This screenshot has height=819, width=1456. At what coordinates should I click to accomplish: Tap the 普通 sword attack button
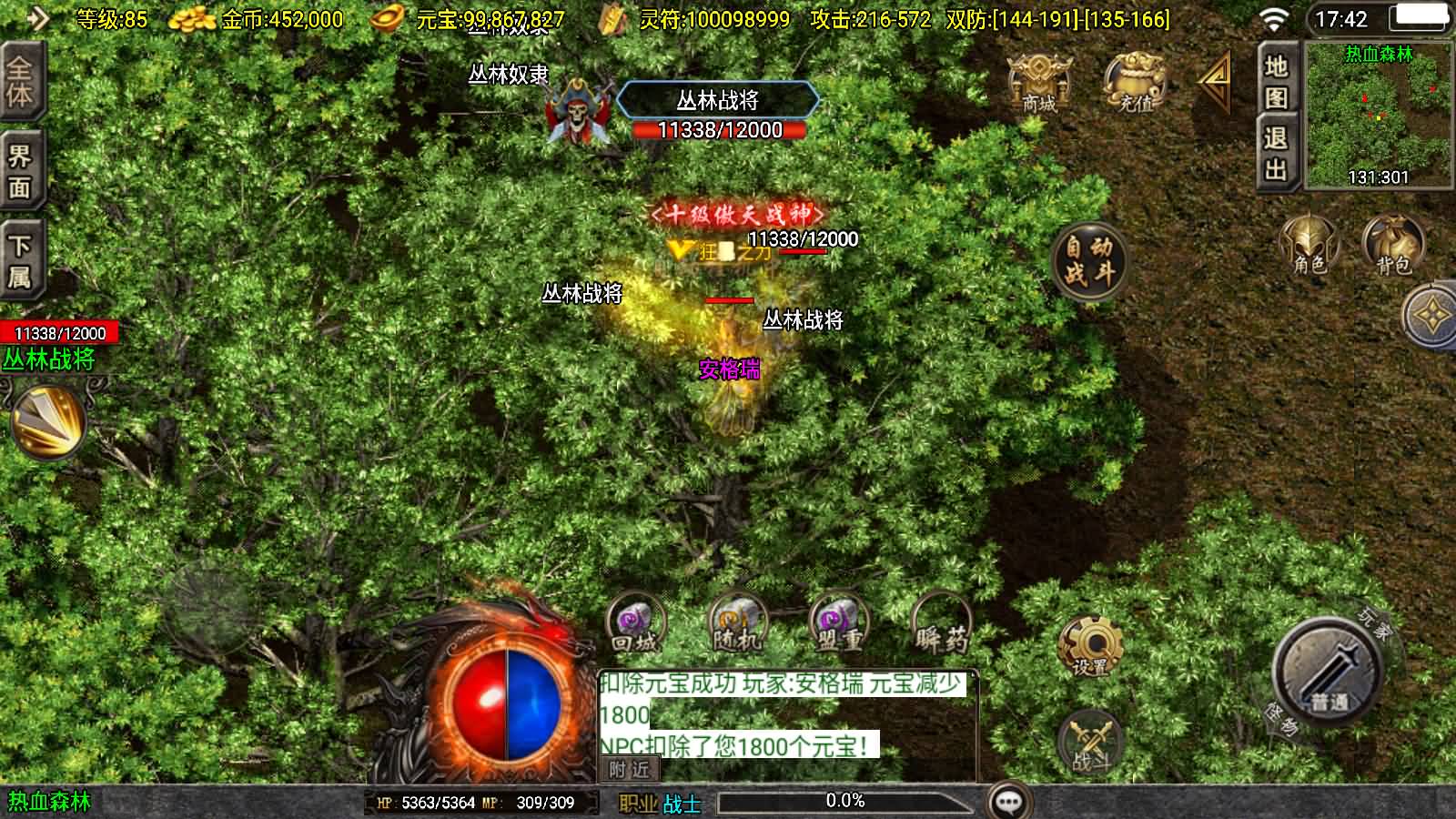coord(1330,672)
